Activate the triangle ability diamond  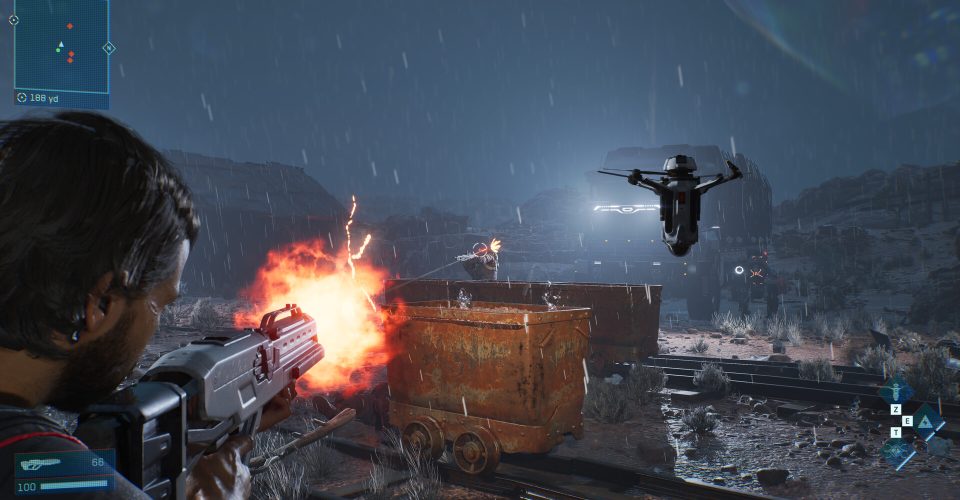[927, 423]
